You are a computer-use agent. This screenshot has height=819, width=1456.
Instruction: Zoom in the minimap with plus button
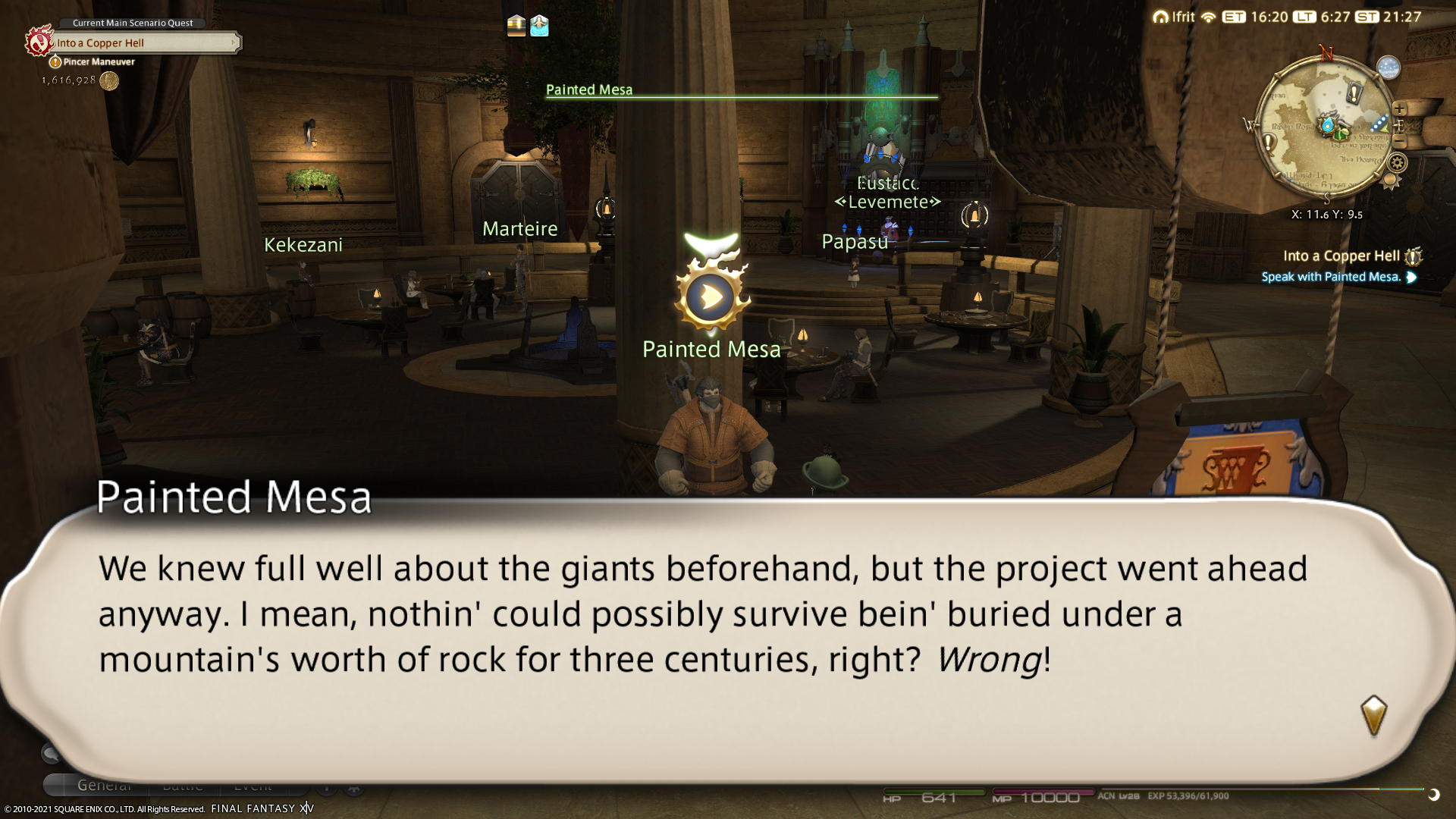[x=1399, y=109]
